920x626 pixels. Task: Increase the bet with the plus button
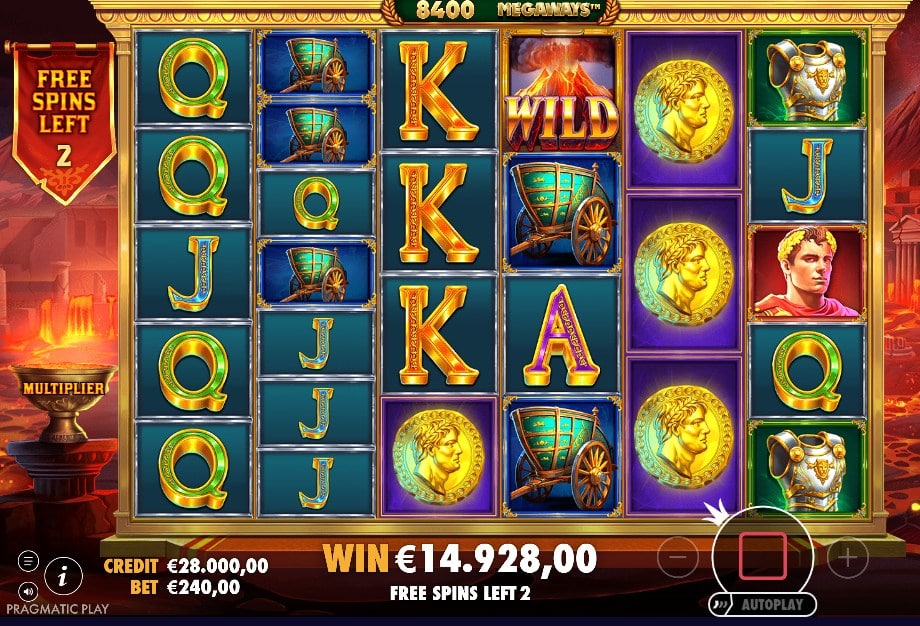click(x=847, y=557)
